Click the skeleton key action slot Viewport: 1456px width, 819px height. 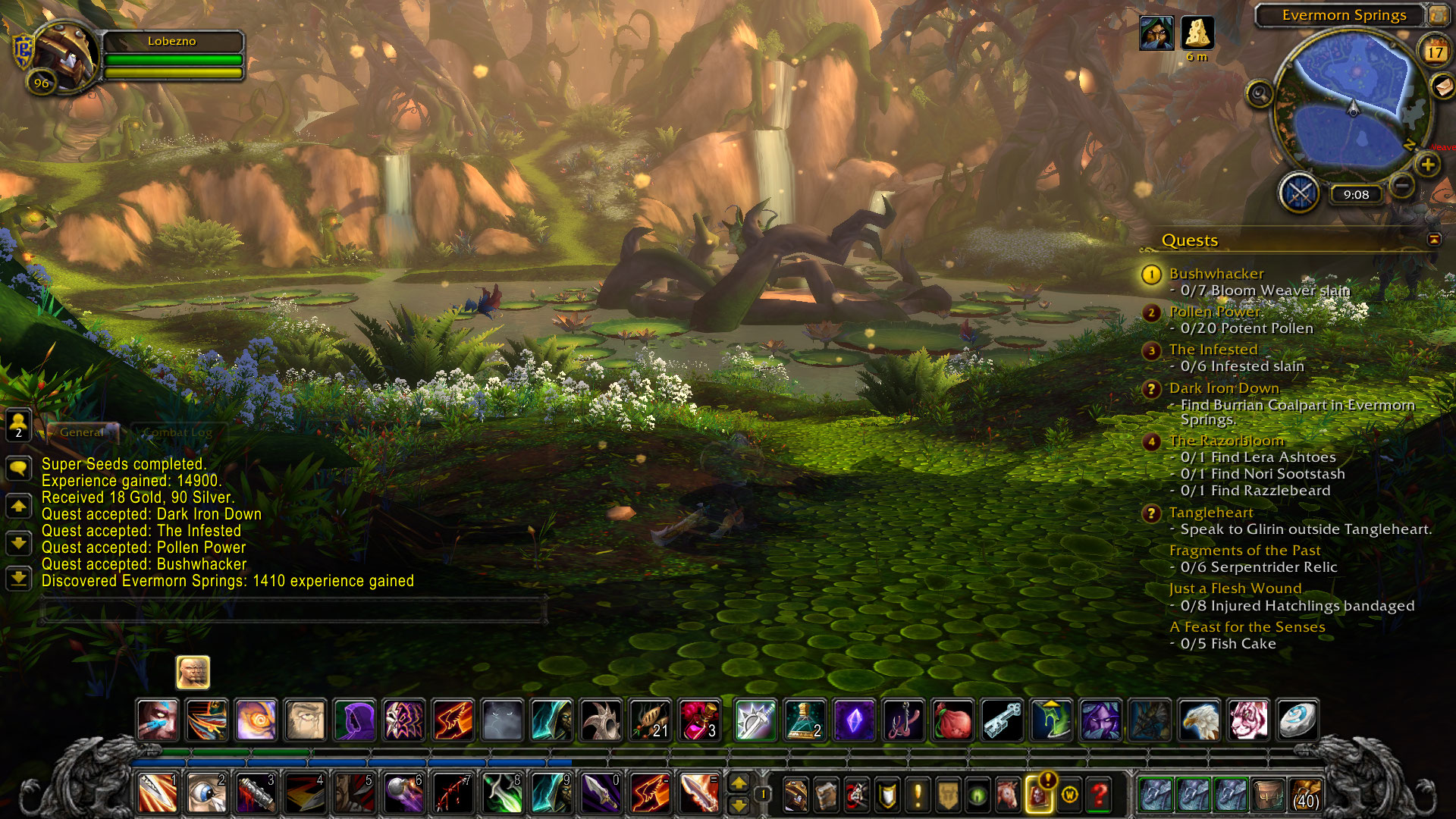(1003, 720)
